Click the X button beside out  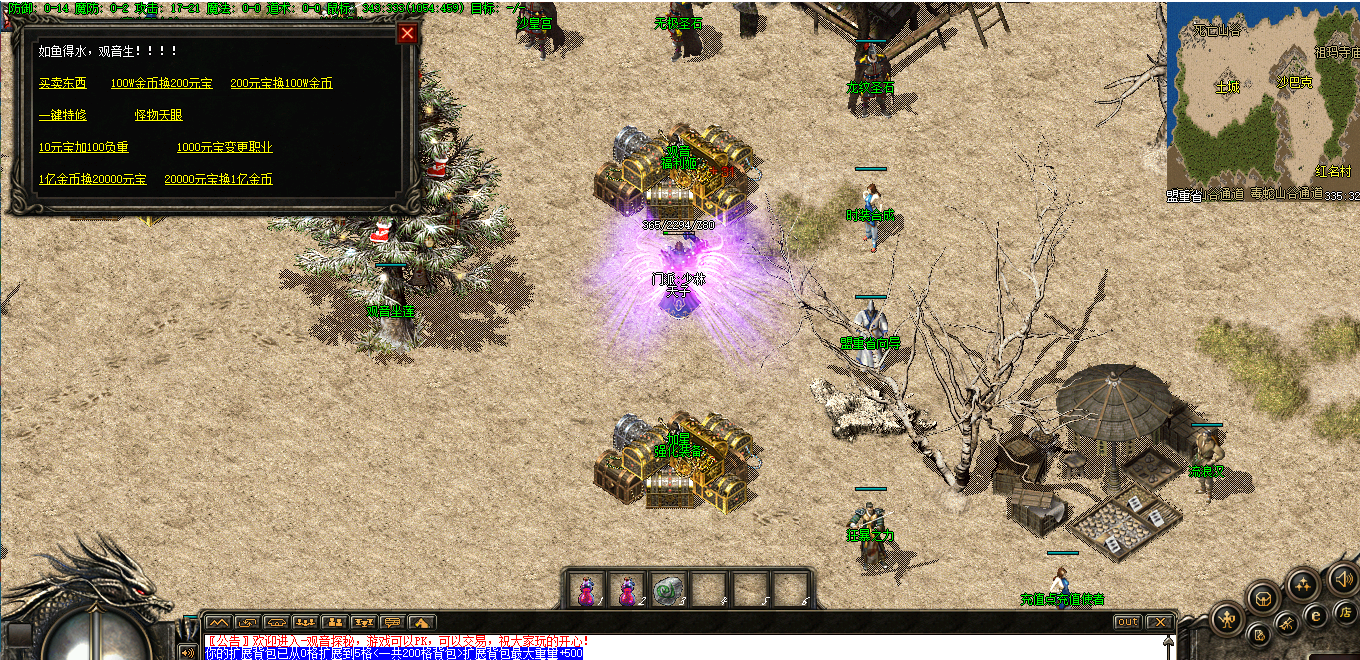tap(1158, 622)
